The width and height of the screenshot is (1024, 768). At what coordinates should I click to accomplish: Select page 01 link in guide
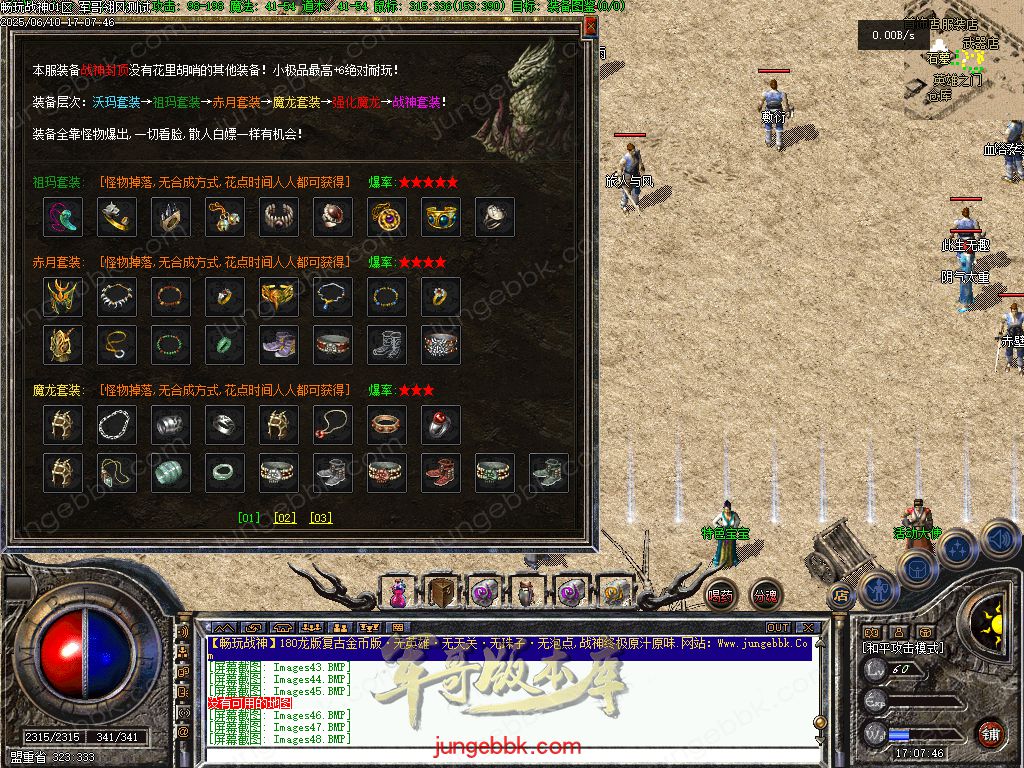click(249, 518)
